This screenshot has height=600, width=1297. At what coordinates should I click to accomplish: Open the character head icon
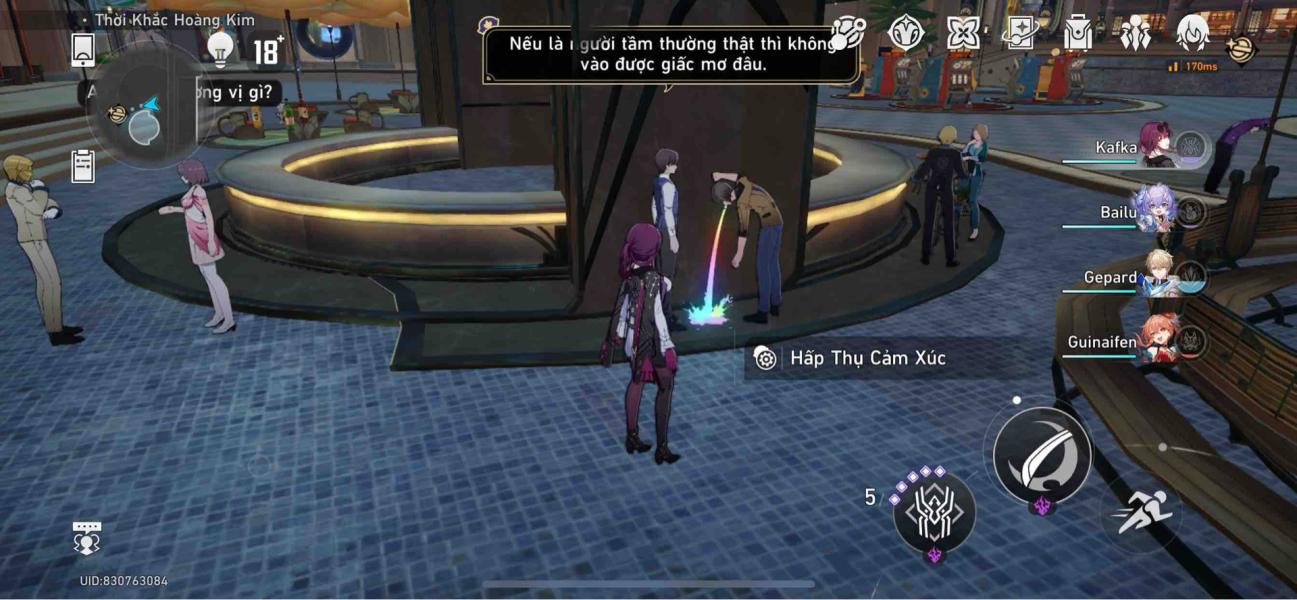1192,32
